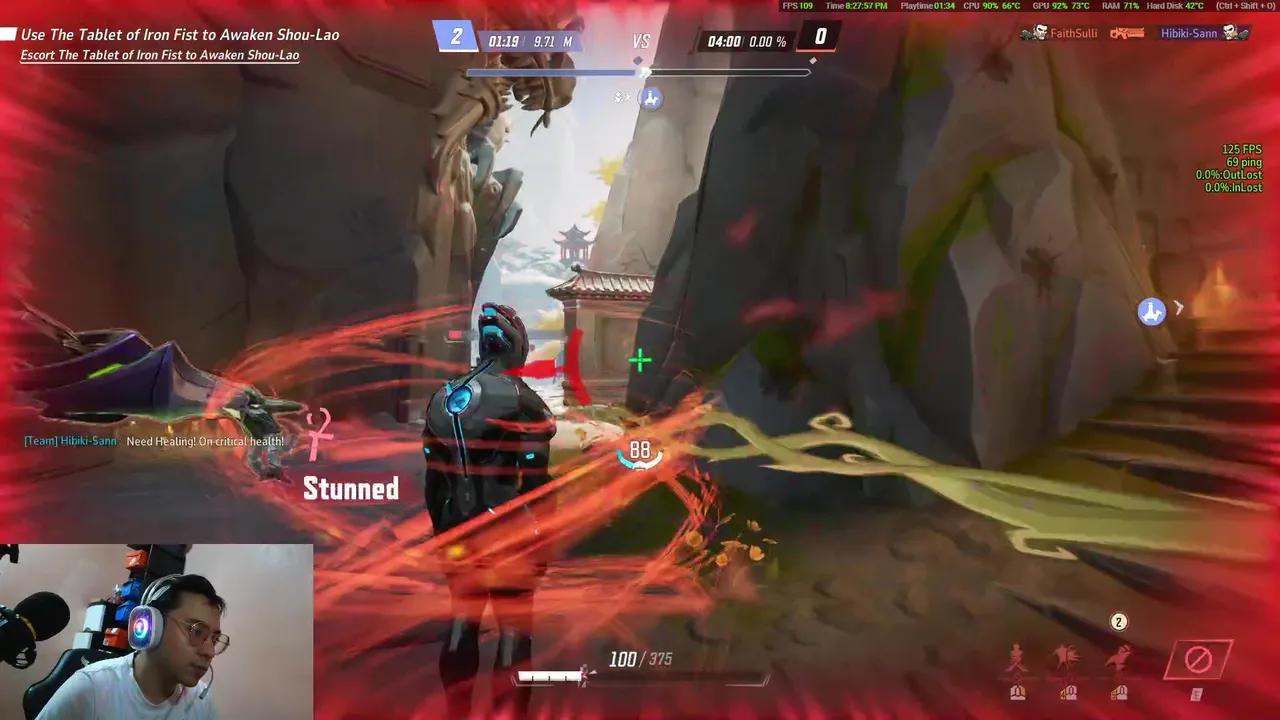The image size is (1280, 720).
Task: Expand the performance stats overlay showing 125 FPS
Action: 1240,148
